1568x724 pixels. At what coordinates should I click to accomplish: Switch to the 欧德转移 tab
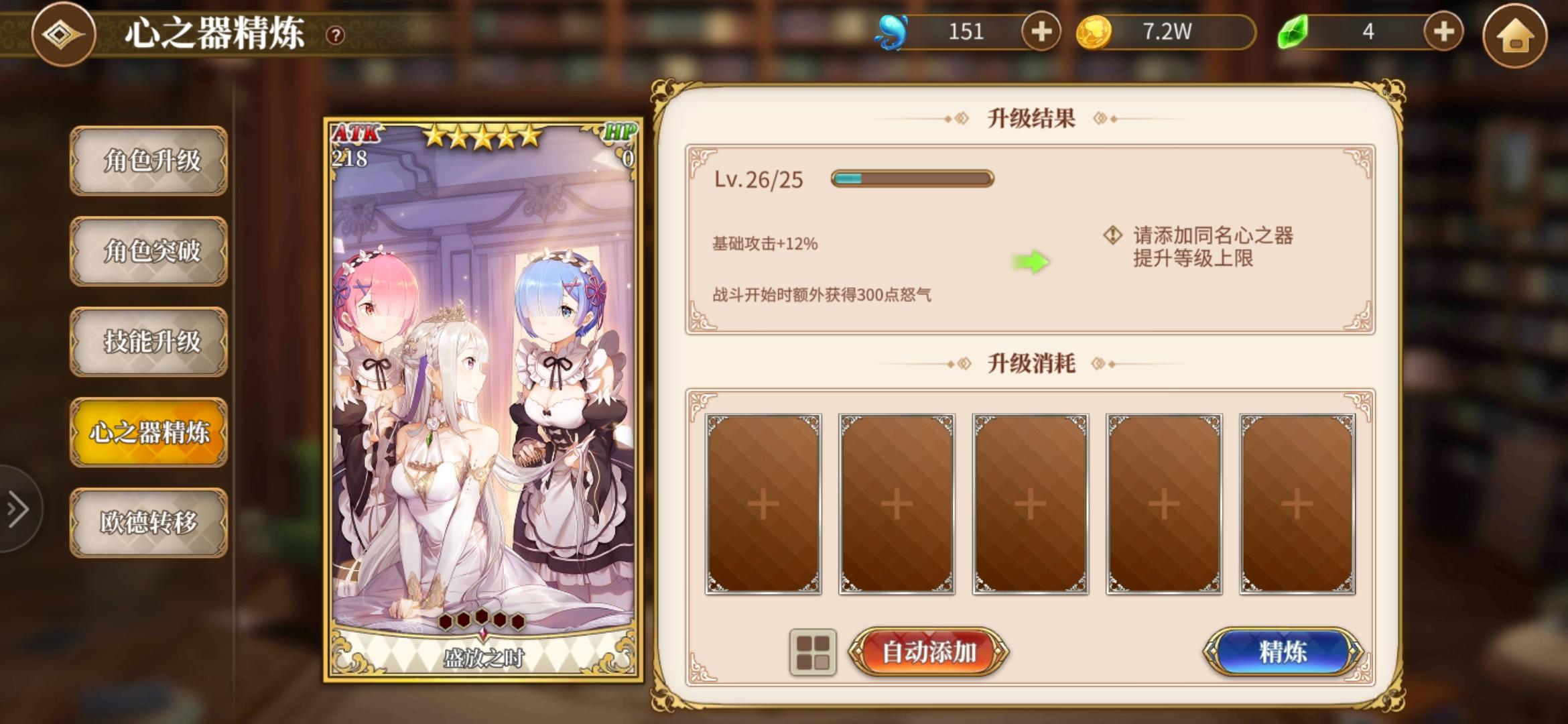pyautogui.click(x=148, y=521)
